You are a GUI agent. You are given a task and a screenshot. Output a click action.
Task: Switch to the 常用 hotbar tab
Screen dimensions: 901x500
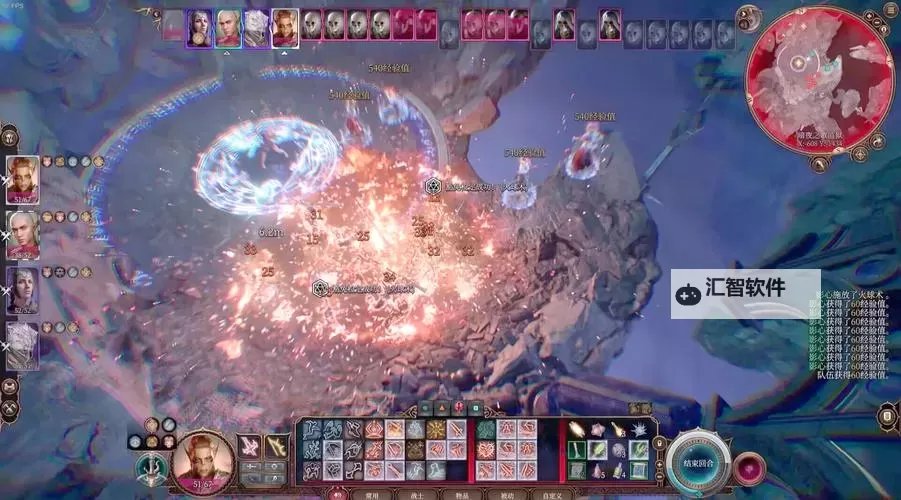(x=371, y=494)
